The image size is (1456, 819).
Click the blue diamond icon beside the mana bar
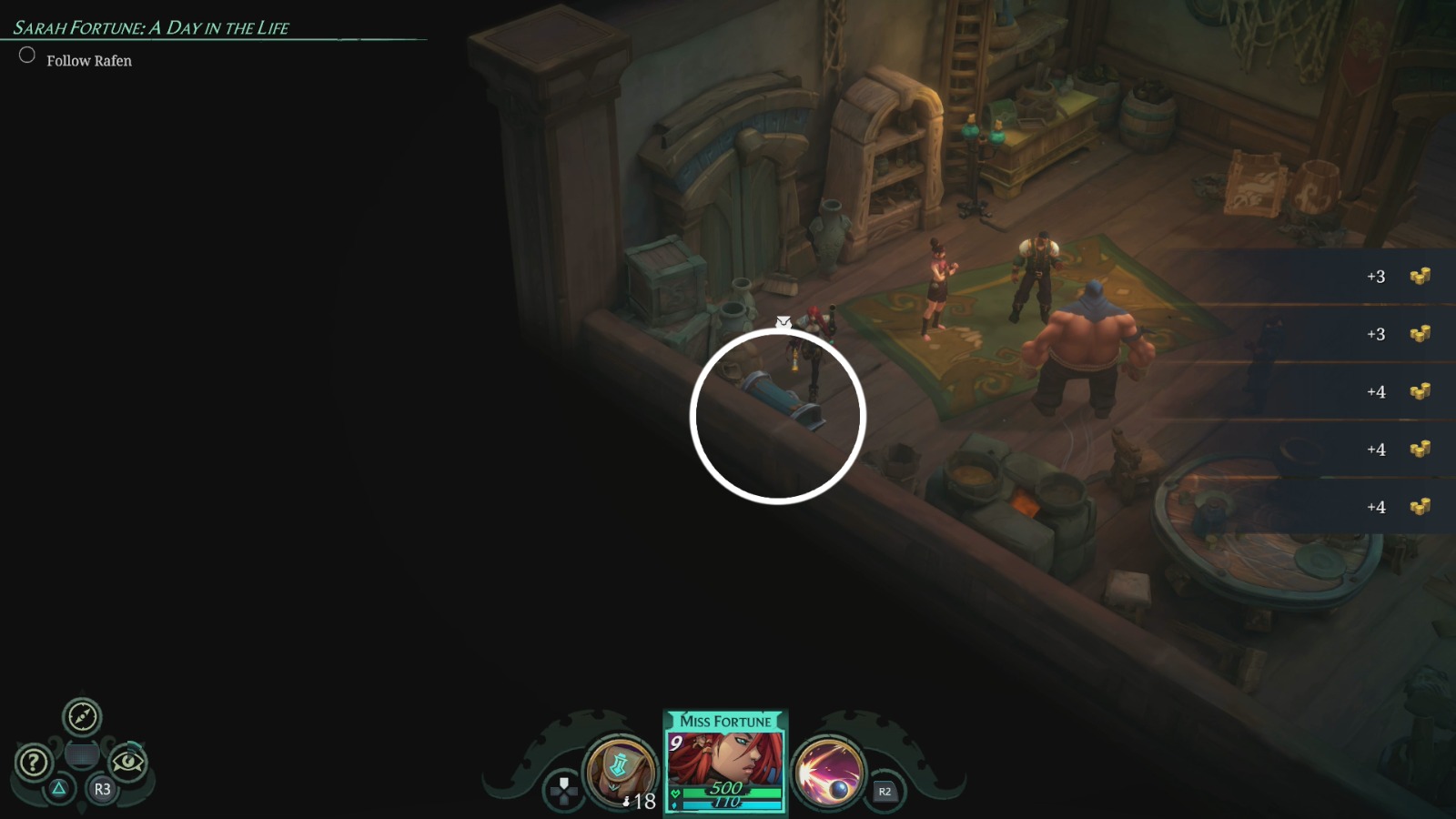coord(675,805)
